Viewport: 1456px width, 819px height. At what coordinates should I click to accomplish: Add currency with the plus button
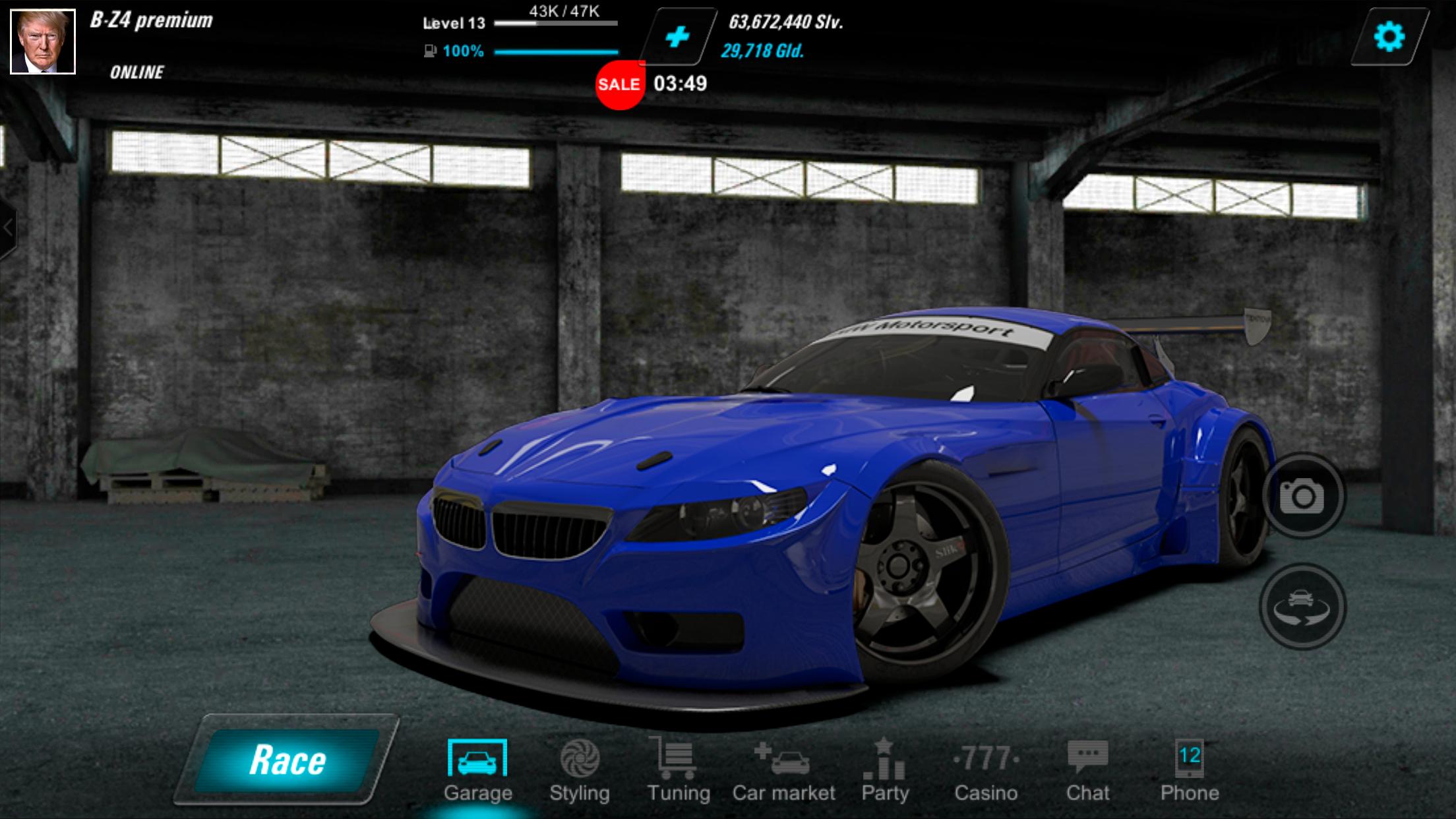pyautogui.click(x=678, y=36)
